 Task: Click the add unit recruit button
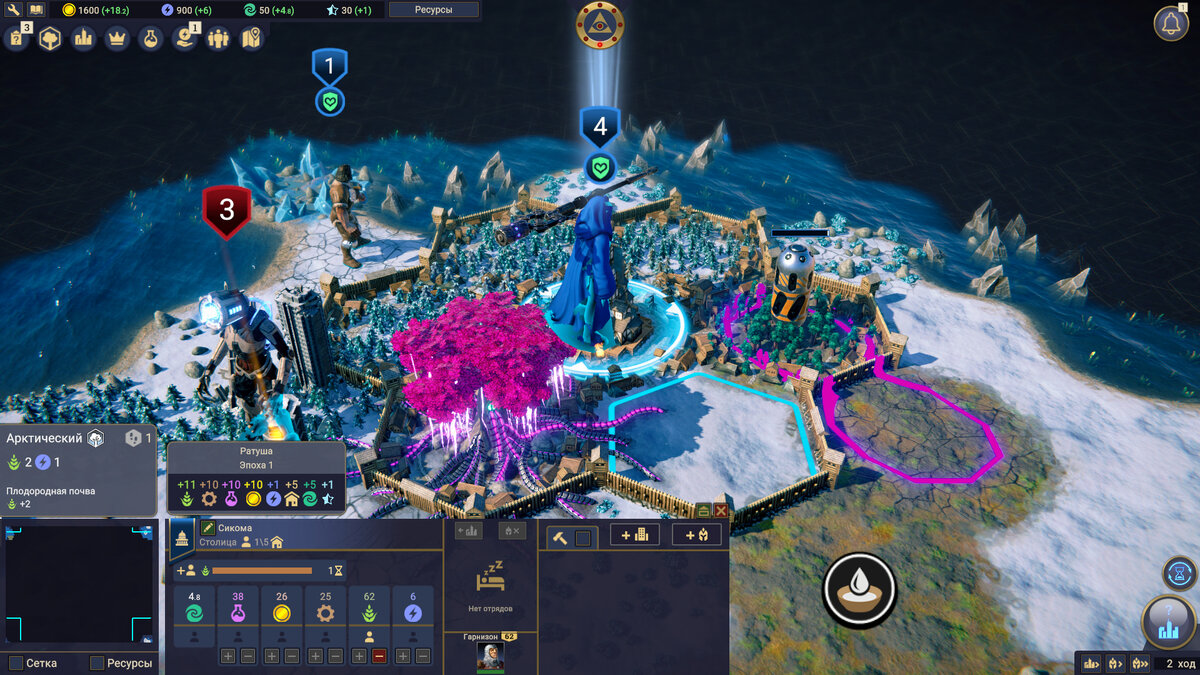tap(696, 535)
